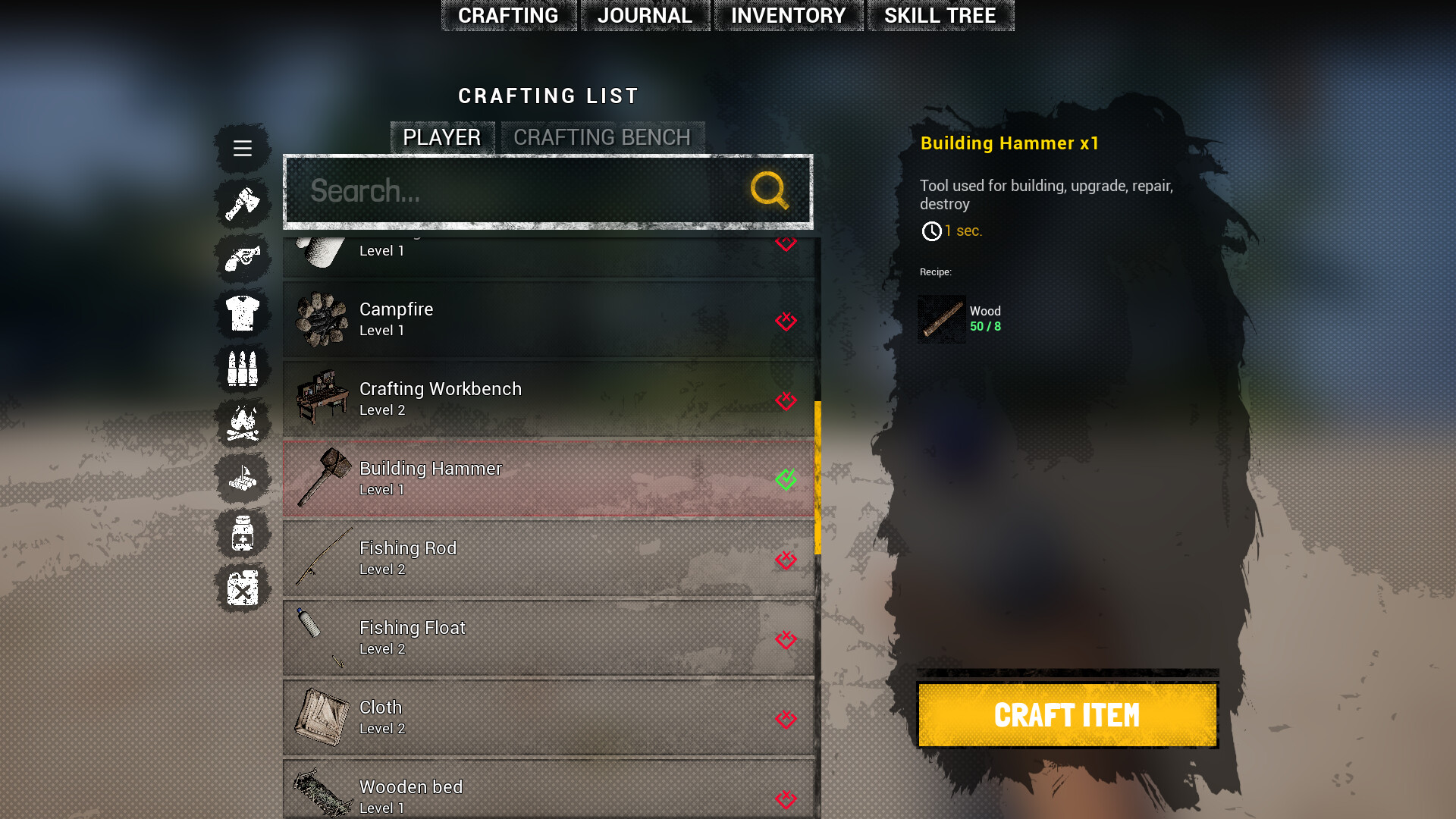Select the axe tools category filter
1456x819 pixels.
tap(242, 203)
